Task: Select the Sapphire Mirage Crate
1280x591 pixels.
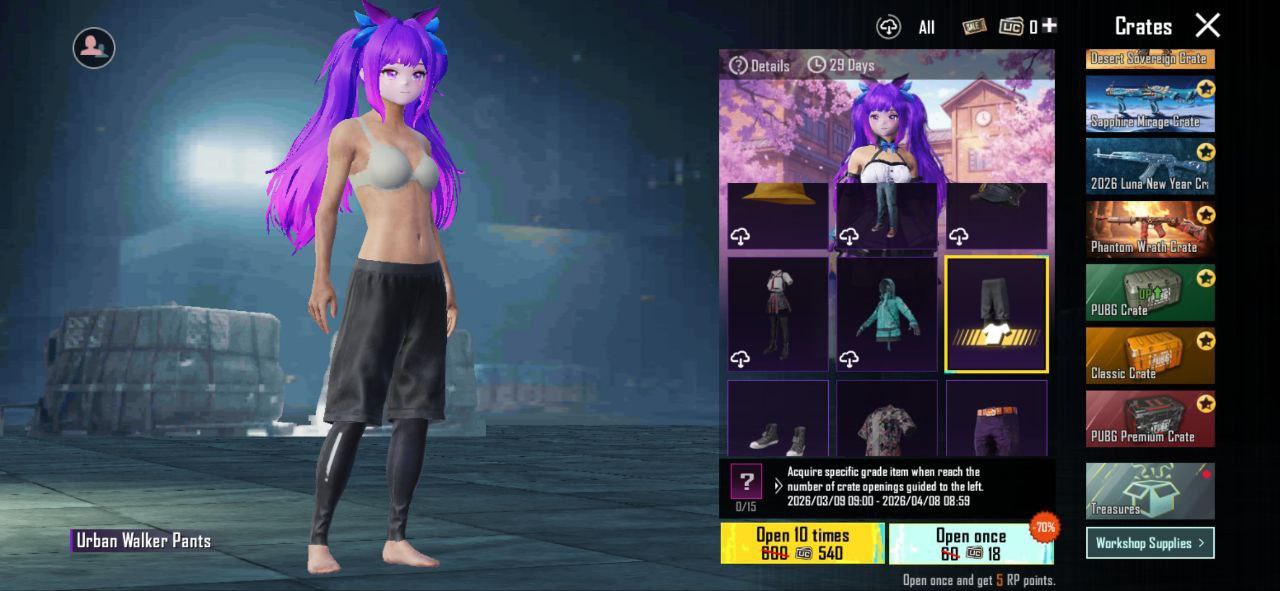Action: pos(1150,104)
